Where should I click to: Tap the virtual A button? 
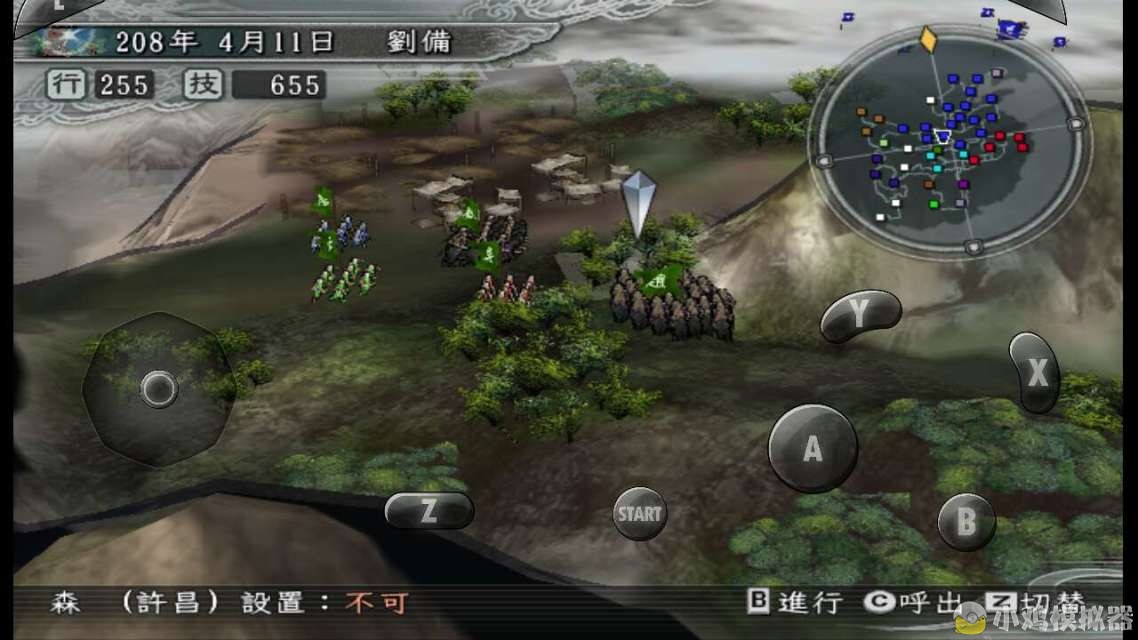point(812,449)
